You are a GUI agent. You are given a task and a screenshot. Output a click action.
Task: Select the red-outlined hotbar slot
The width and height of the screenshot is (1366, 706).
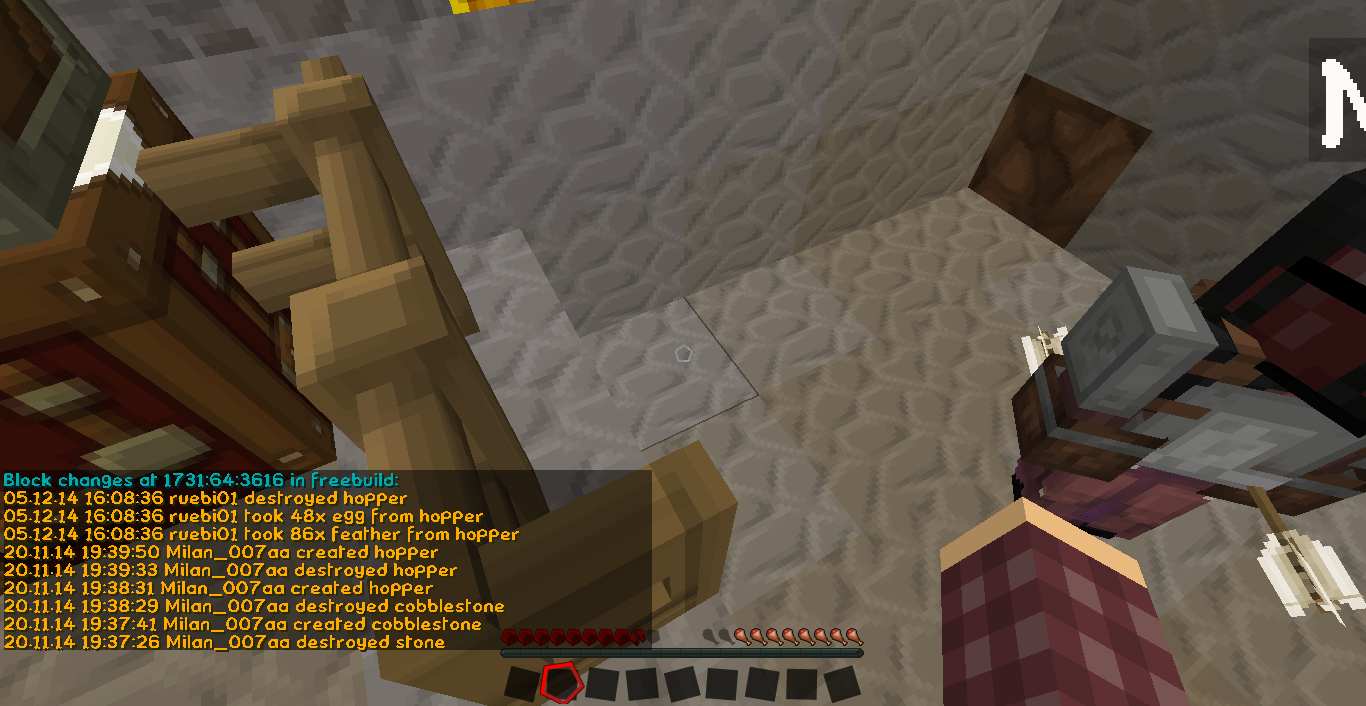coord(560,682)
